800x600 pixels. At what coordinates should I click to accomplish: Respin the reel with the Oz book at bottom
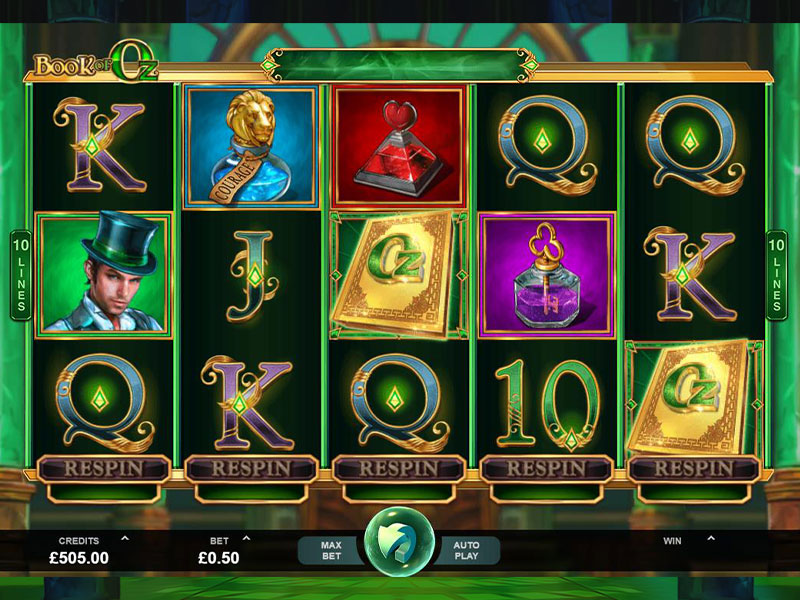click(x=694, y=468)
